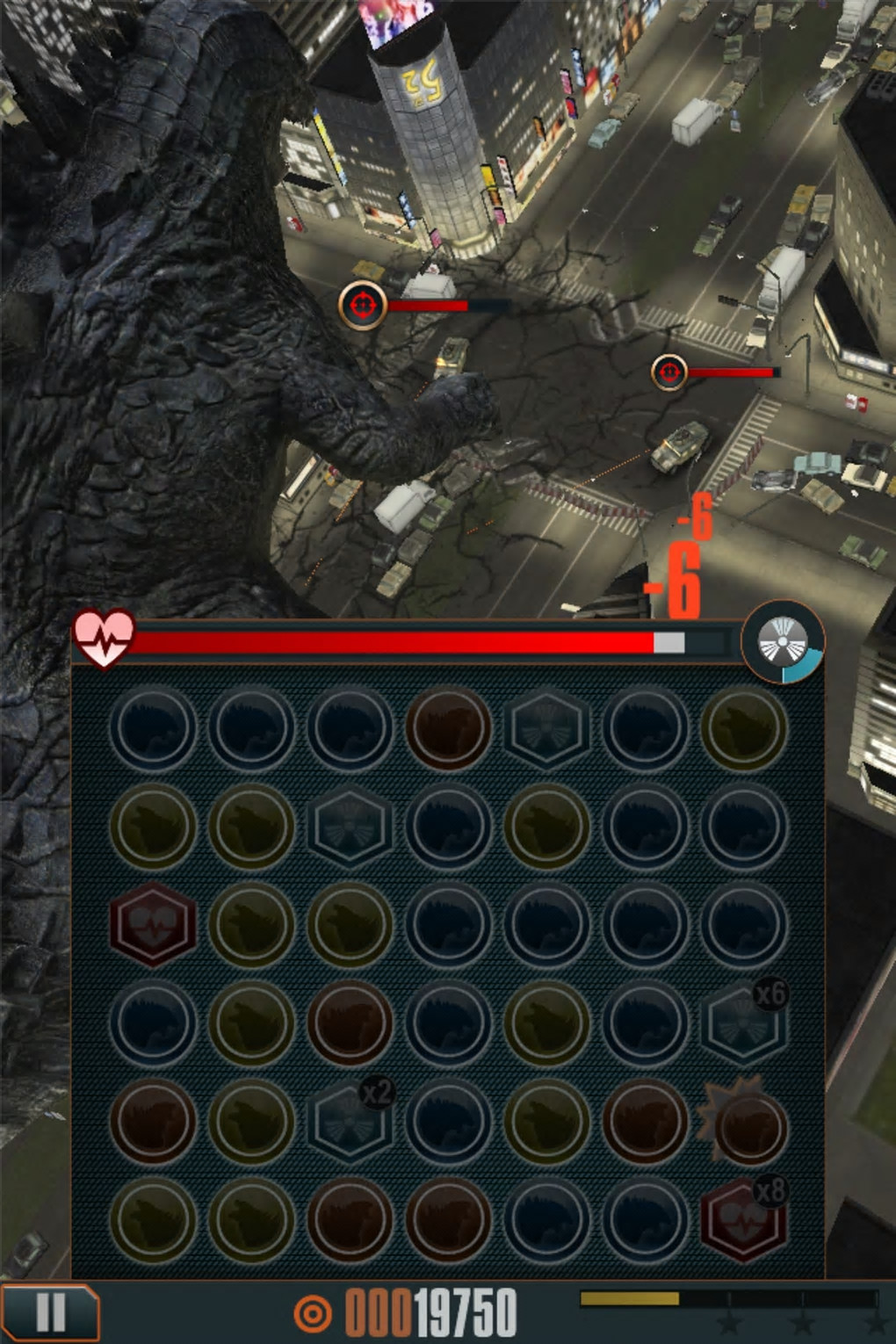Screen dimensions: 896x1344
Task: Tap the red heart tile marked x8
Action: (743, 1219)
